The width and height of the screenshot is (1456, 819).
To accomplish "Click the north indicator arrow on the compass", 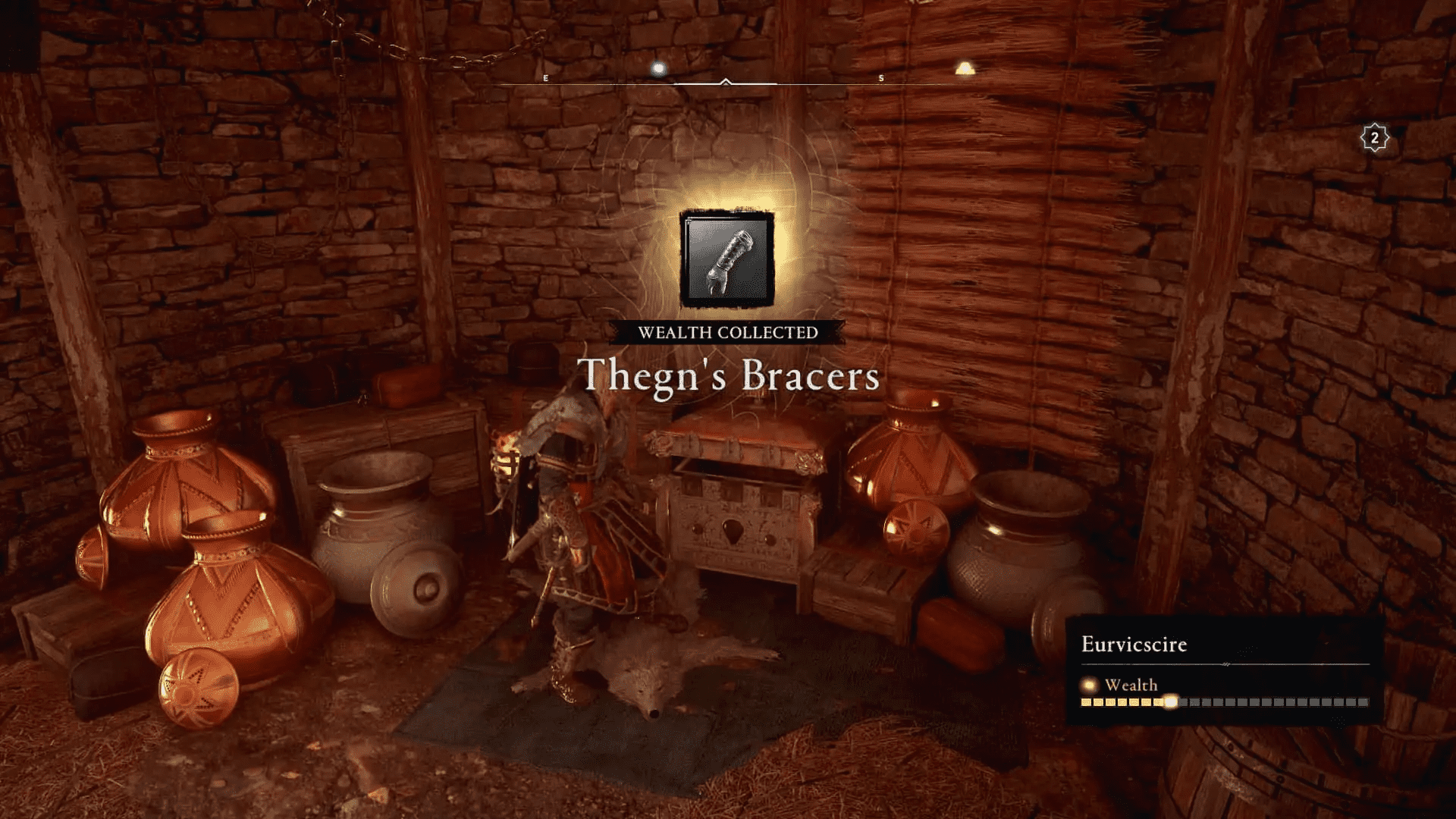I will coord(726,81).
